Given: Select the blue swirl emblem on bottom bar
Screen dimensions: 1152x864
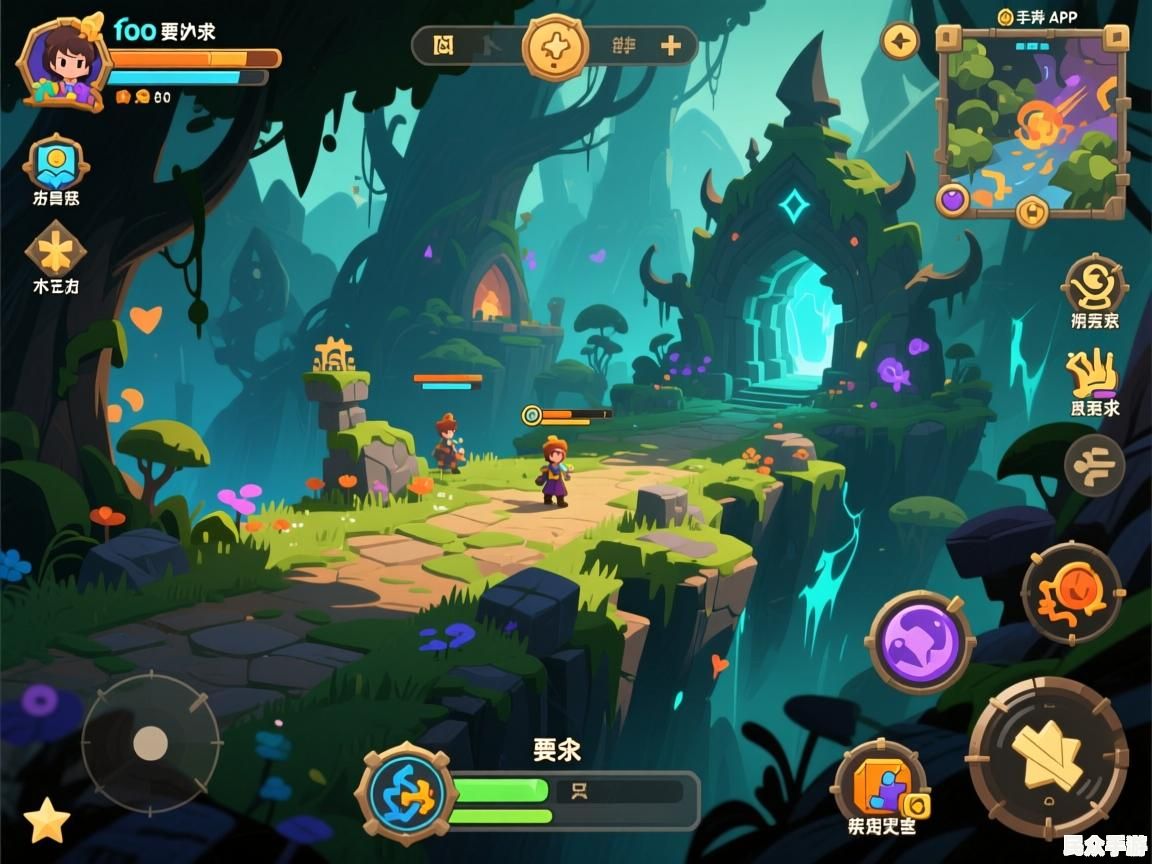Looking at the screenshot, I should 406,794.
